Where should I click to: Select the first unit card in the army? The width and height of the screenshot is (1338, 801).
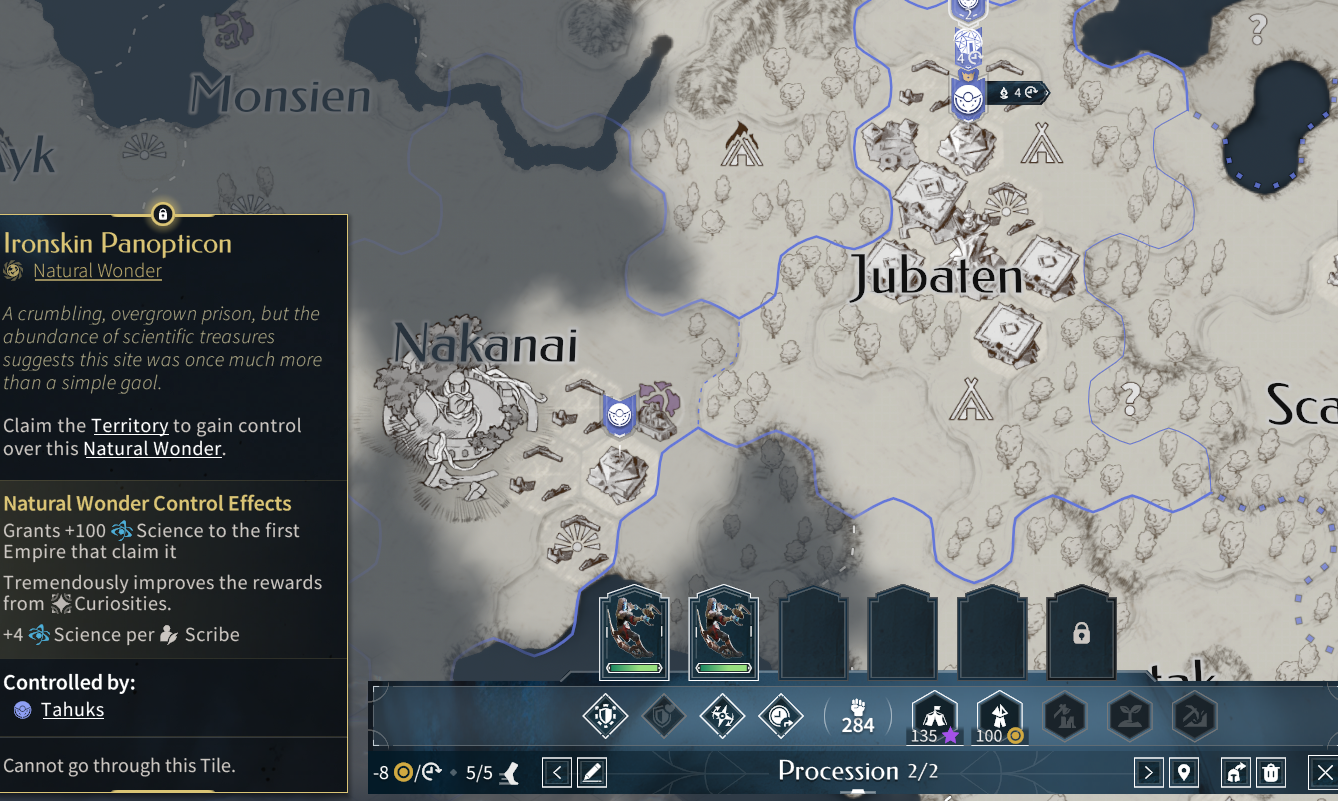pos(634,634)
